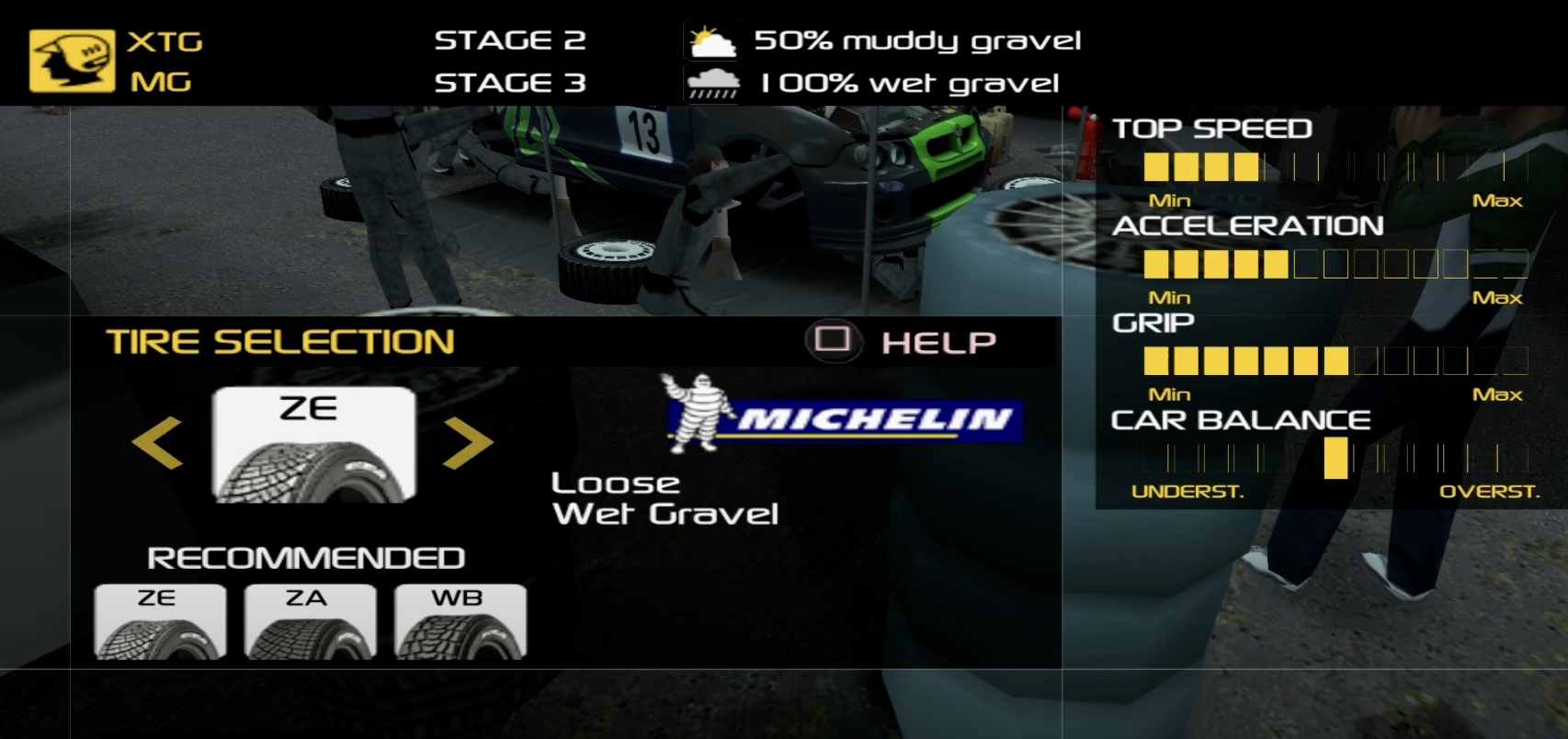Choose the large ZE tire preview

(313, 444)
